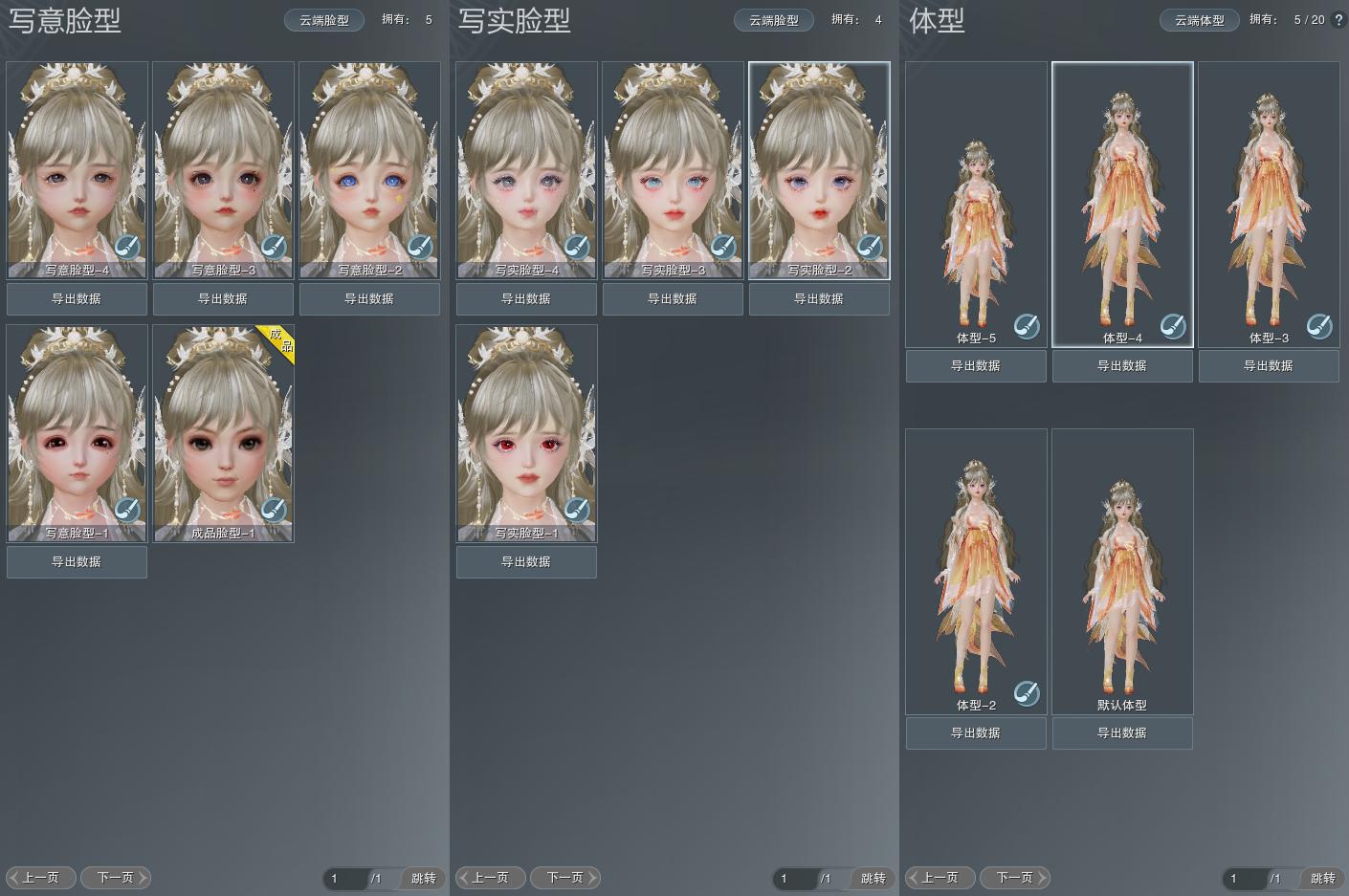Open the 云端体型 cloud body list
The height and width of the screenshot is (896, 1349).
click(x=1199, y=20)
